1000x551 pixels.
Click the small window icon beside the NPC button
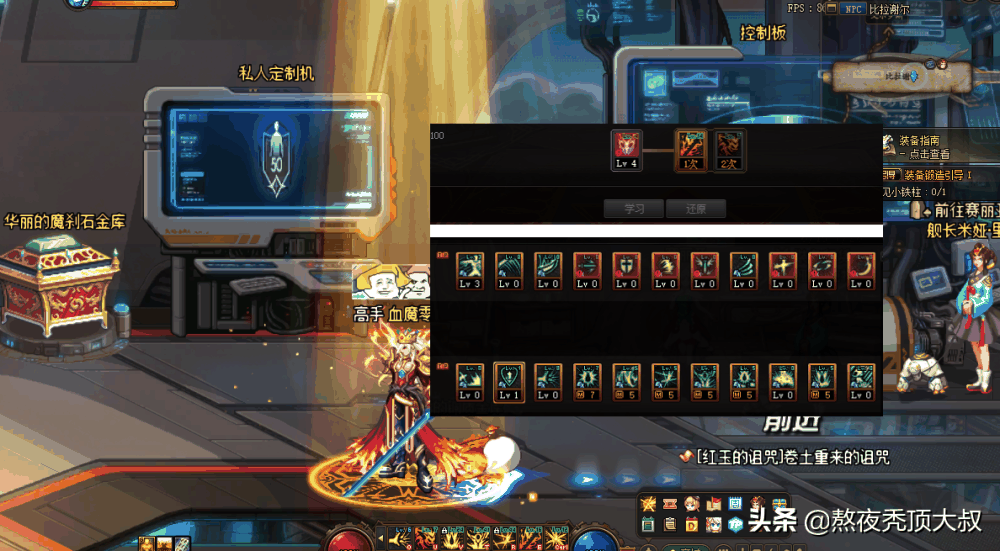tap(831, 9)
